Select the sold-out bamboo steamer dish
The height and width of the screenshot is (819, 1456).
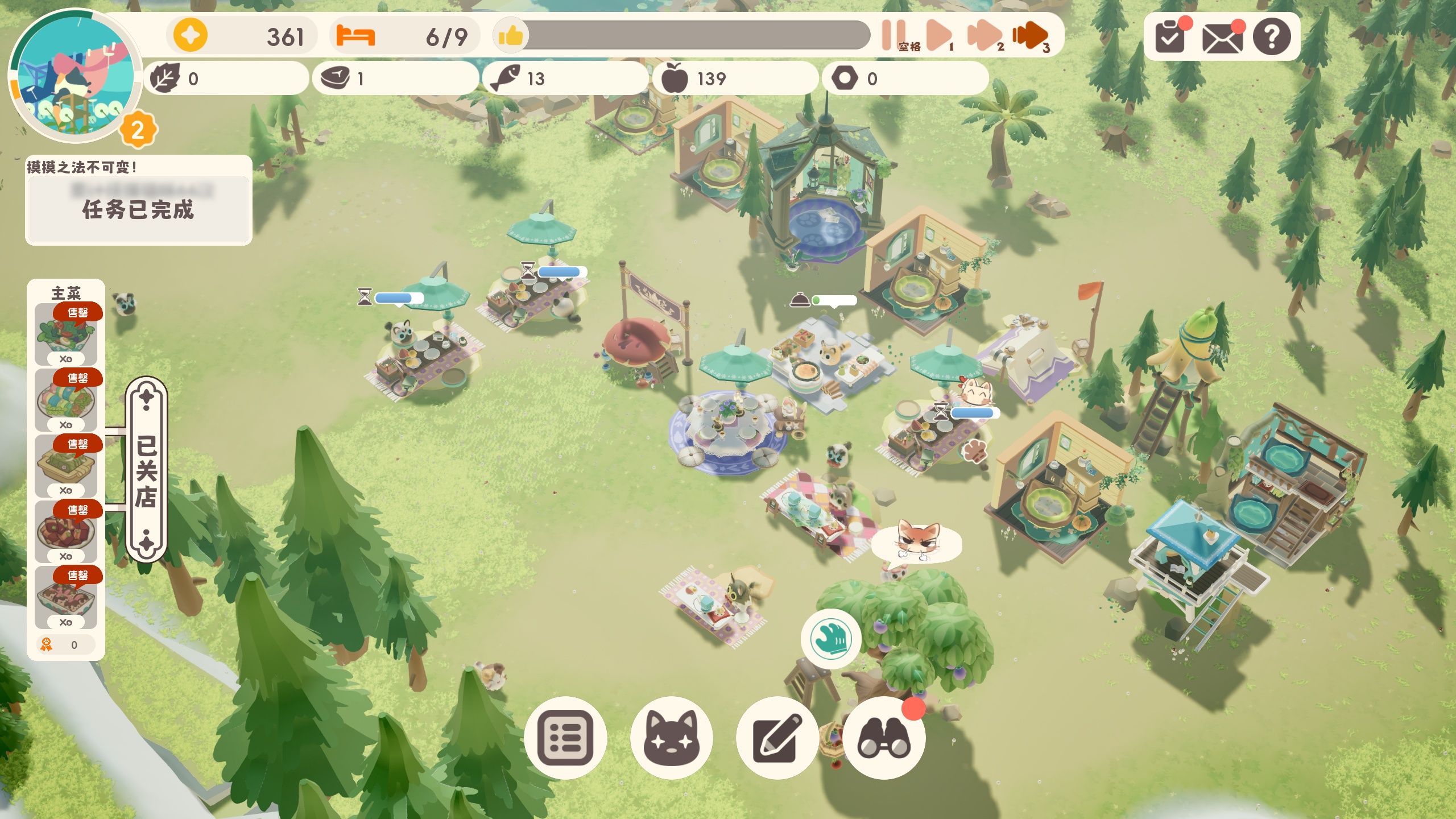tap(66, 466)
